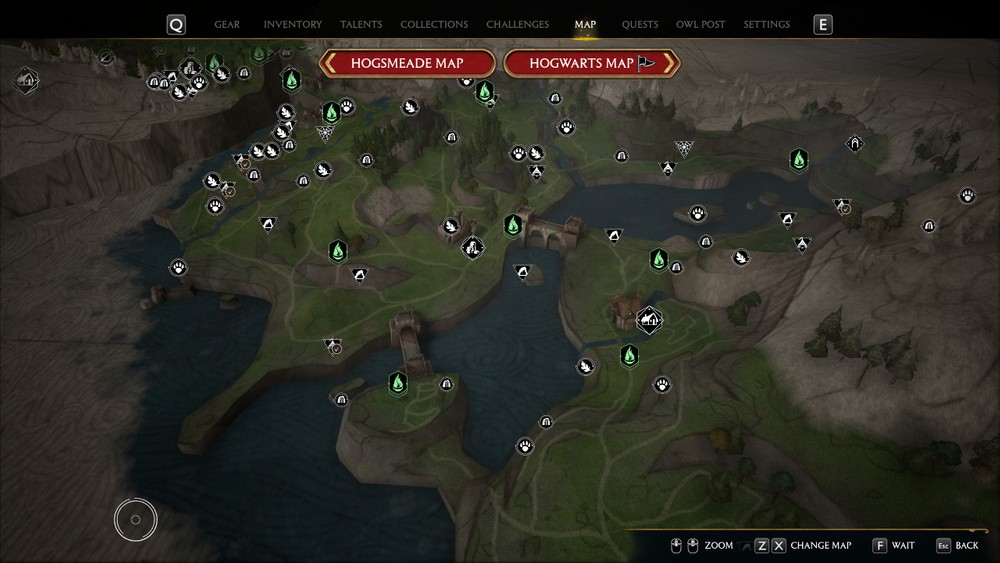Show the Challenges tab

(x=517, y=24)
